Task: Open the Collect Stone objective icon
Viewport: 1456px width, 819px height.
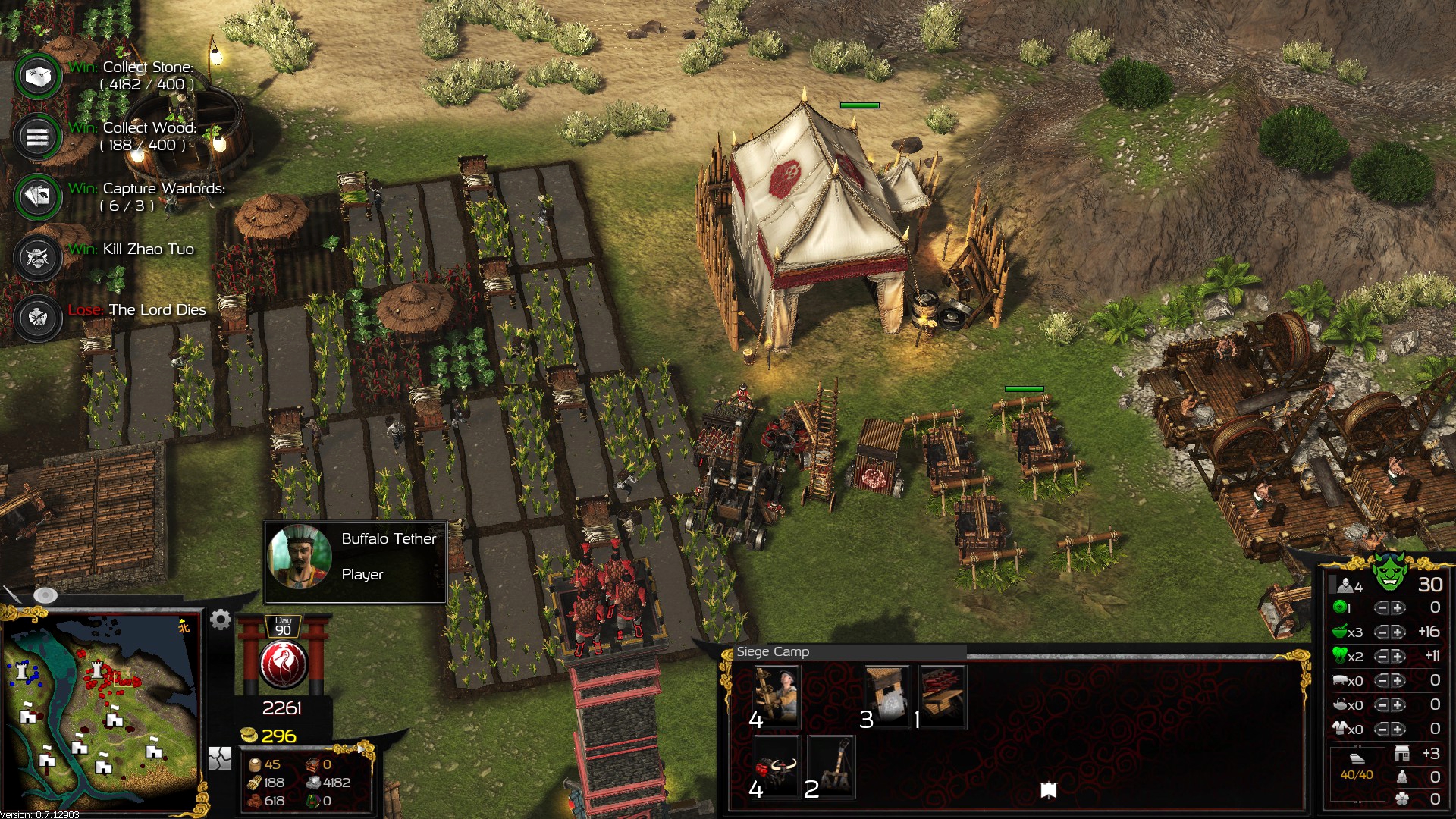Action: pos(38,76)
